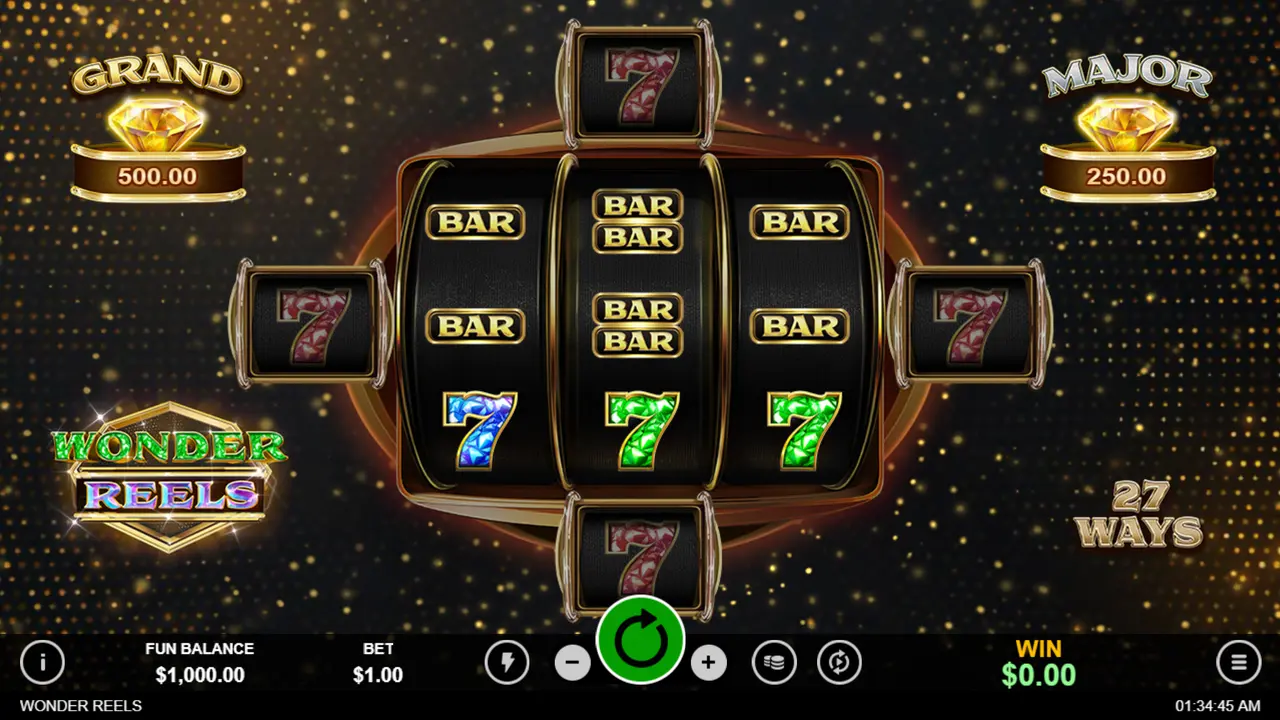Click the Wonder Reels game logo

click(x=170, y=470)
